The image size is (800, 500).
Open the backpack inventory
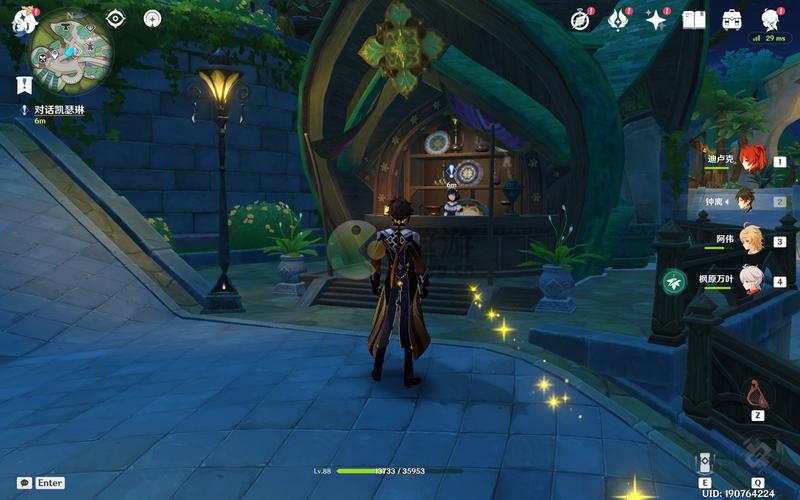pos(732,19)
